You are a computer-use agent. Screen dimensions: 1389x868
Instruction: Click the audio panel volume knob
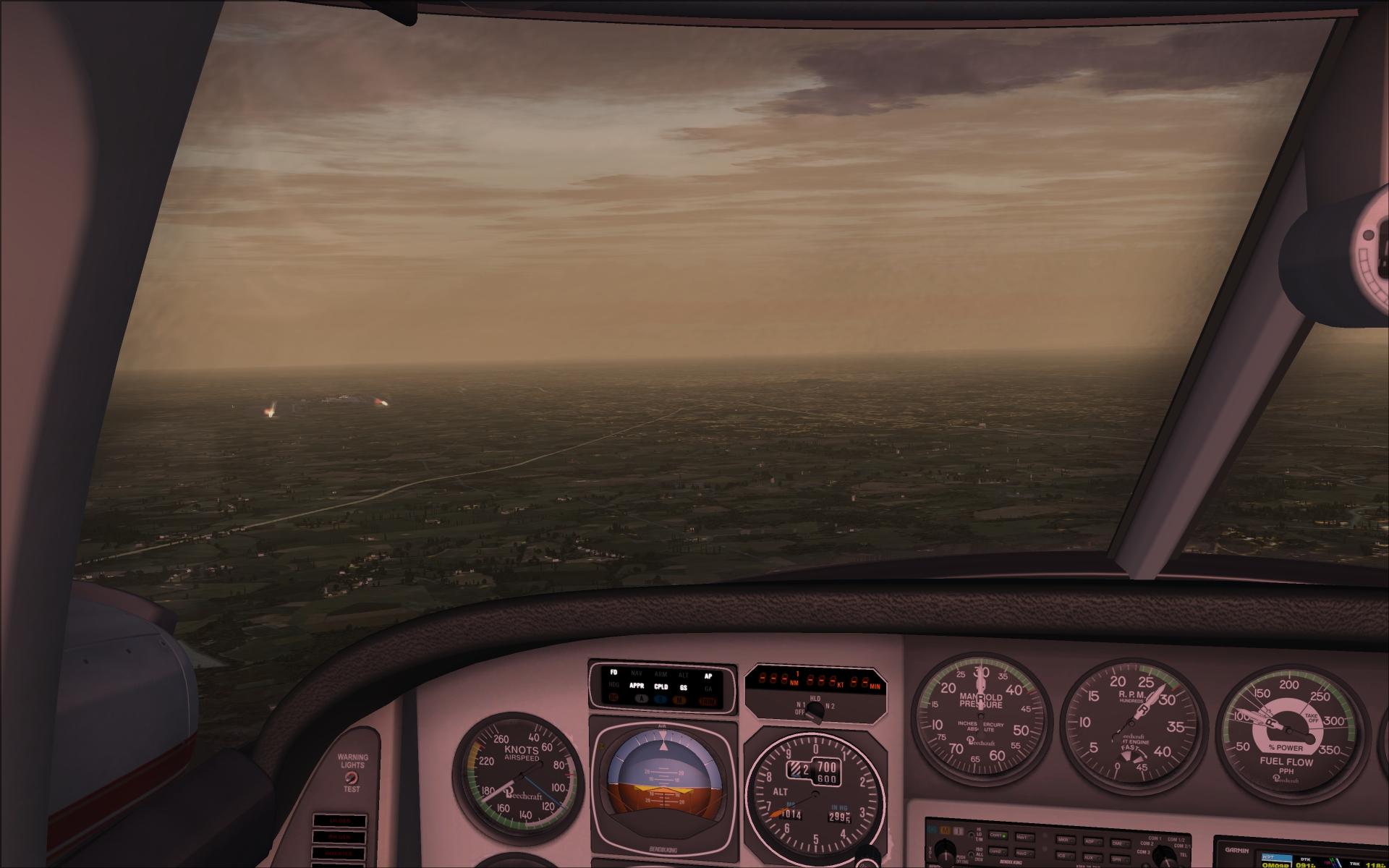click(x=945, y=855)
